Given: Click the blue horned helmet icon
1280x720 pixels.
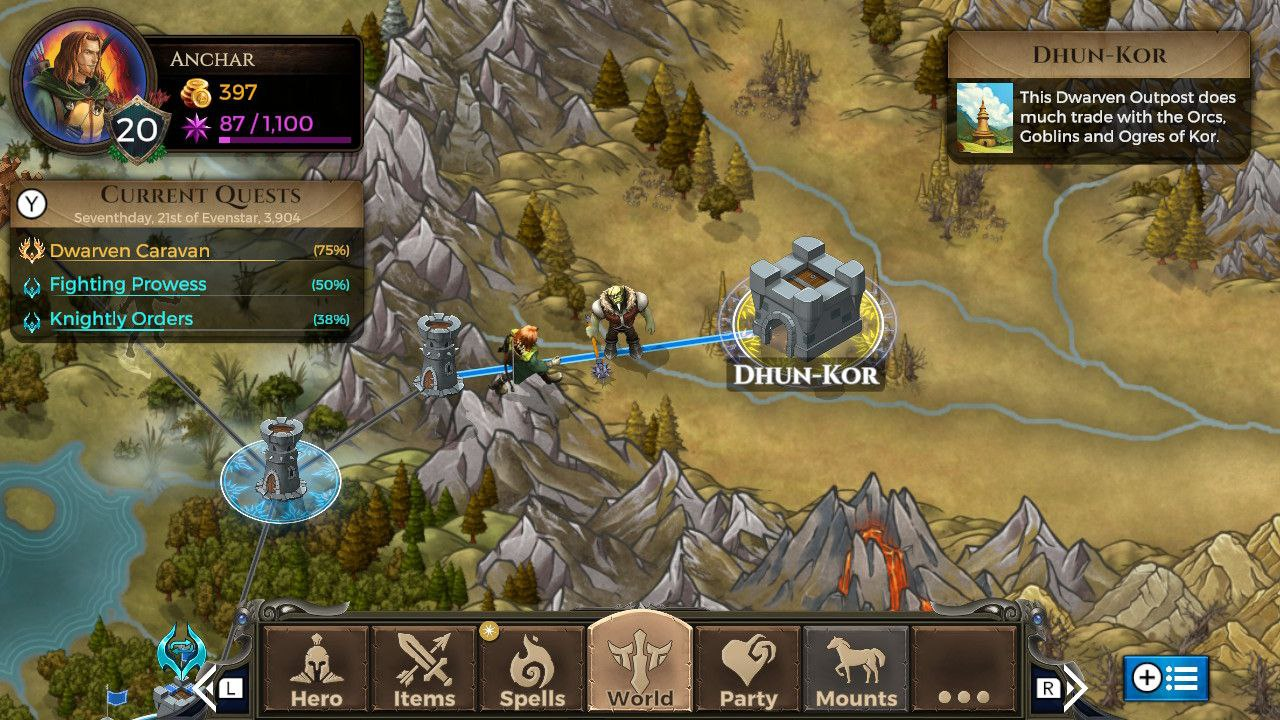Looking at the screenshot, I should 181,652.
